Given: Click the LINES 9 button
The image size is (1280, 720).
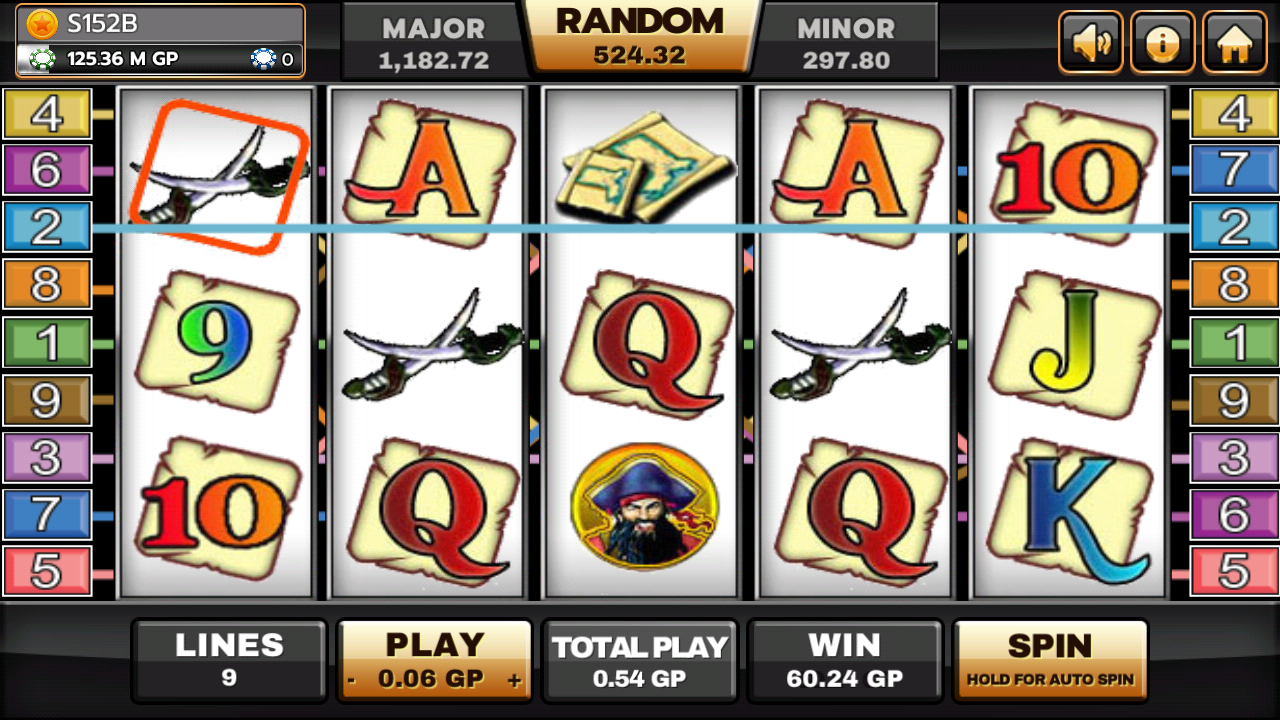Looking at the screenshot, I should coord(228,660).
